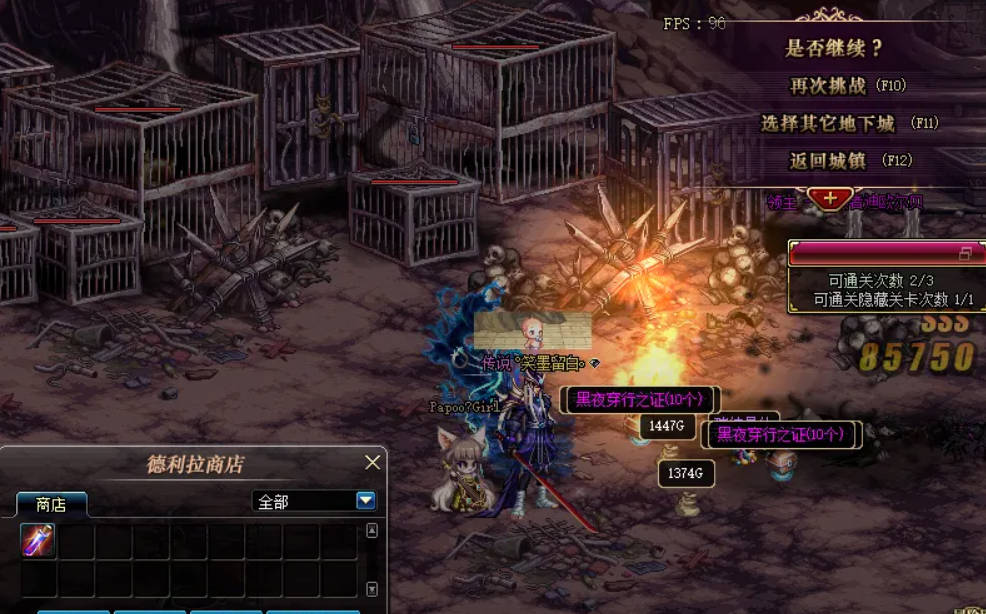986x614 pixels.
Task: Choose 再次挑战 to retry the dungeon
Action: (847, 86)
